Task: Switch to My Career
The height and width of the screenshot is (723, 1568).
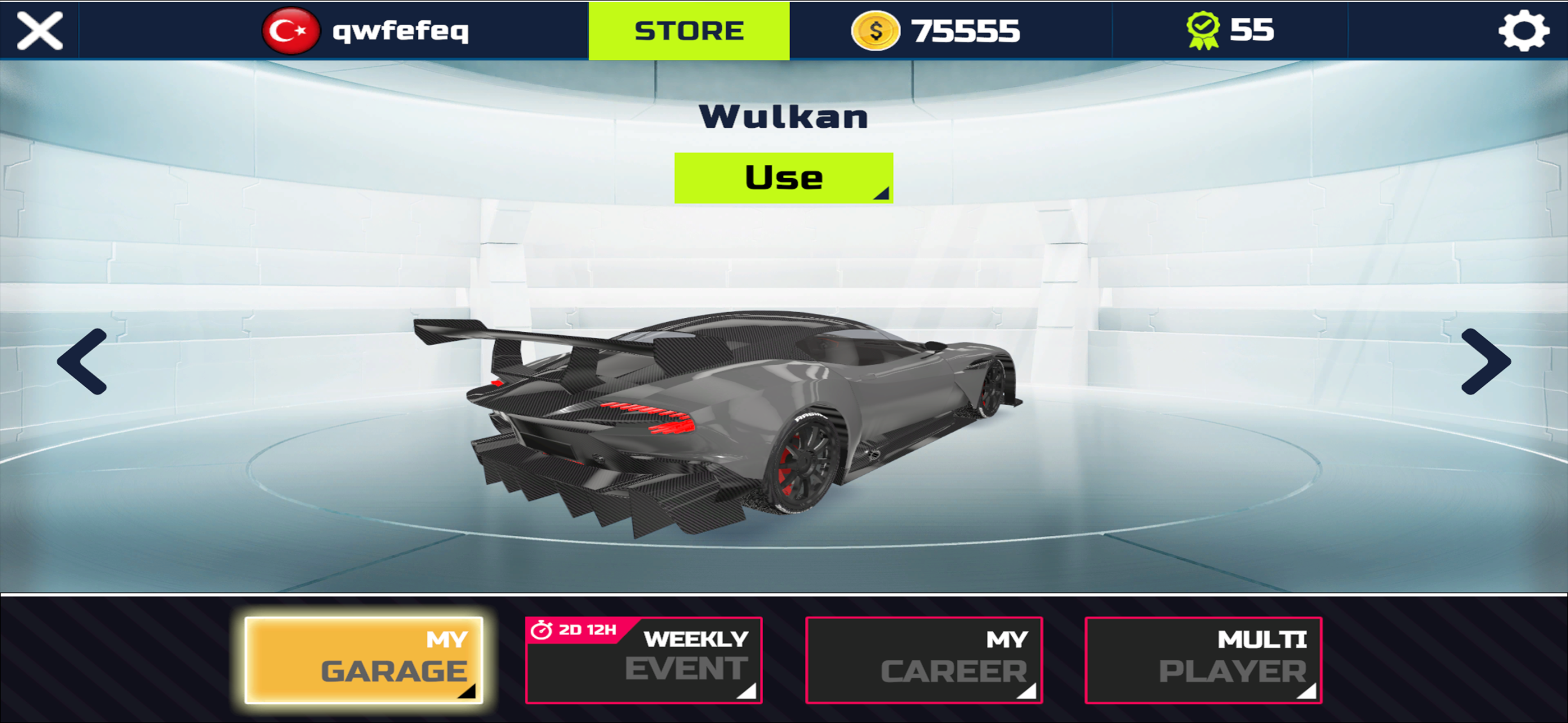Action: [x=924, y=660]
